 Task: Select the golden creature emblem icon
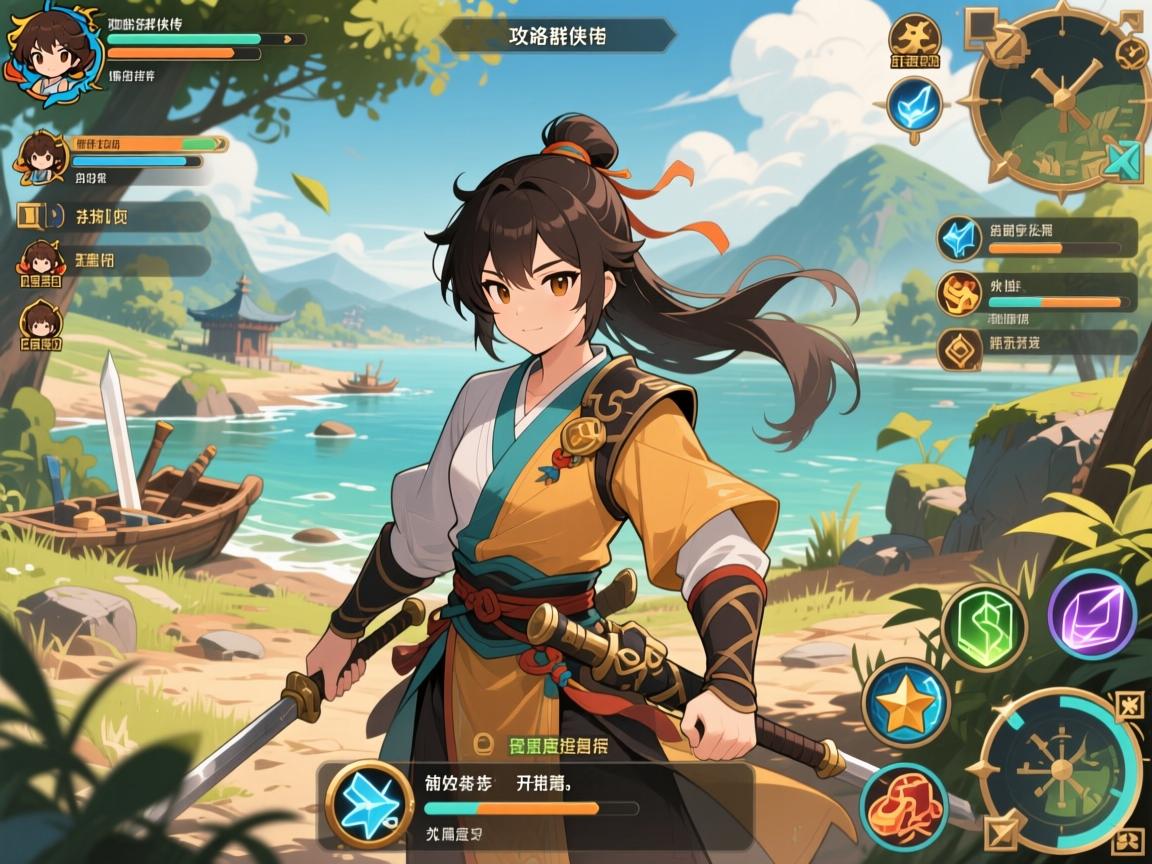(x=913, y=40)
